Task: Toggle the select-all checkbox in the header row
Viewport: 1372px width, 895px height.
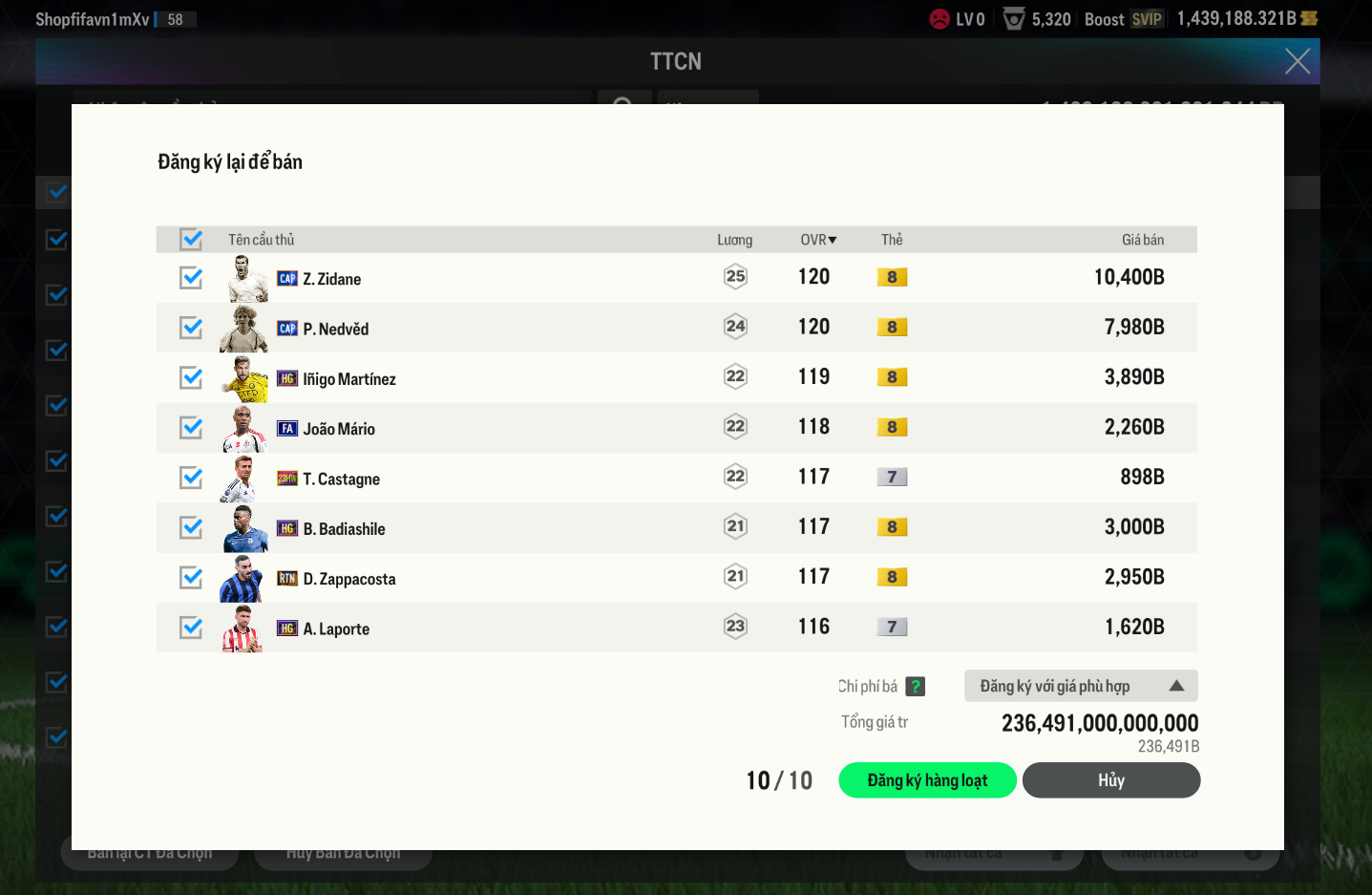Action: point(191,239)
